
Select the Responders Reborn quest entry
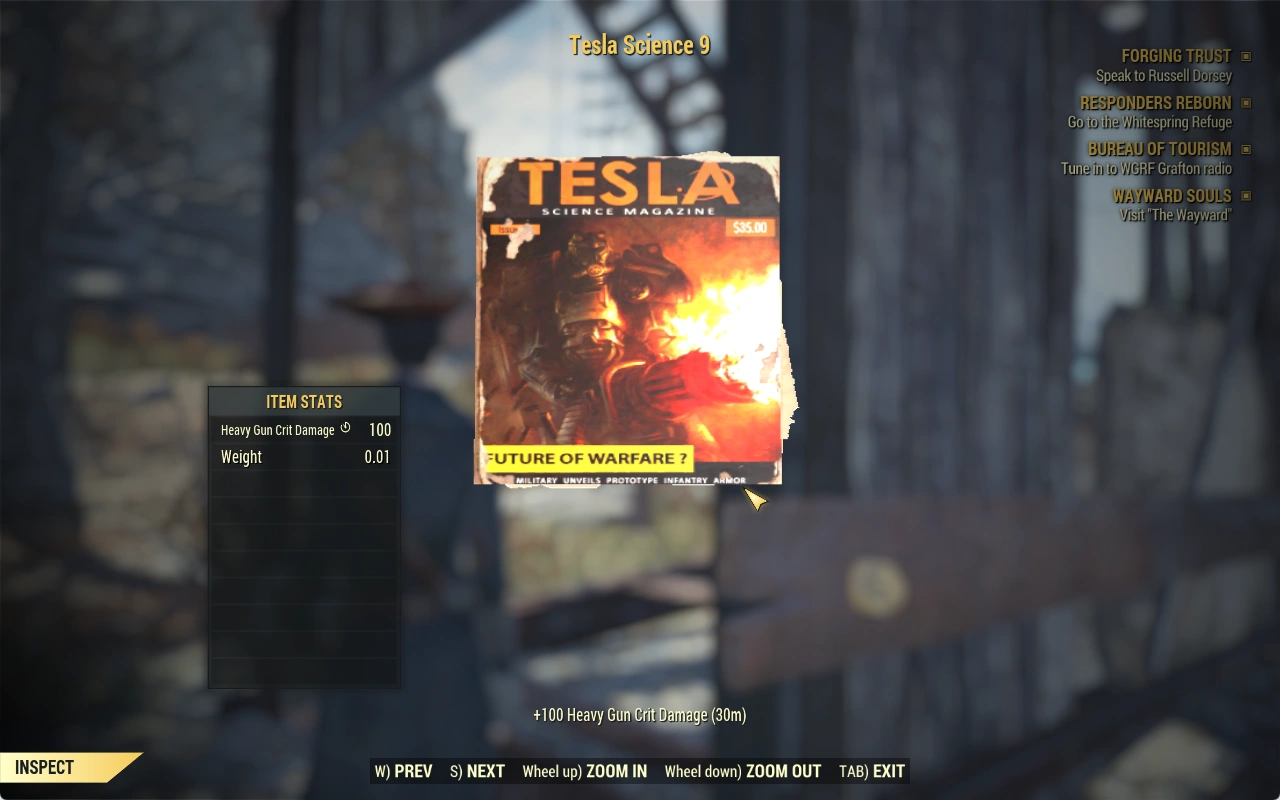[x=1155, y=103]
